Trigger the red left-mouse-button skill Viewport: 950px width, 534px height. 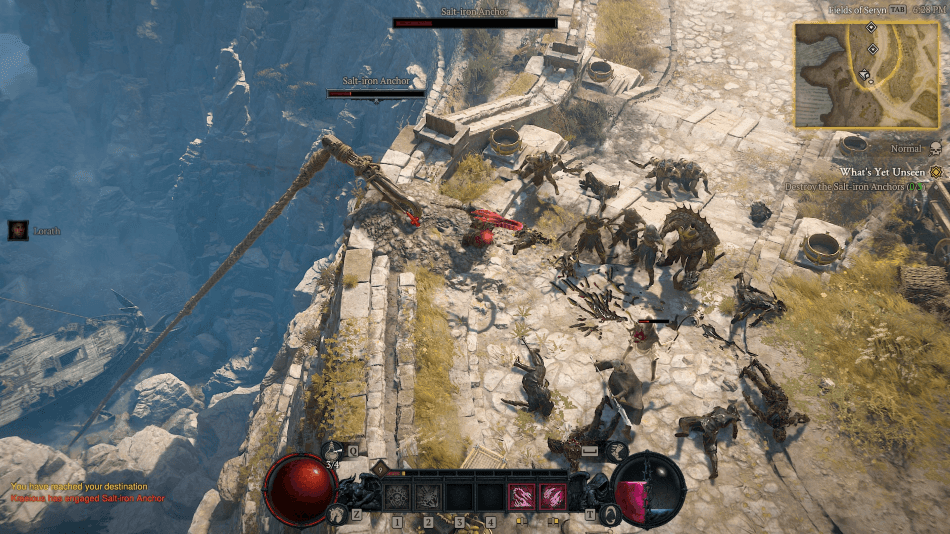(x=522, y=496)
